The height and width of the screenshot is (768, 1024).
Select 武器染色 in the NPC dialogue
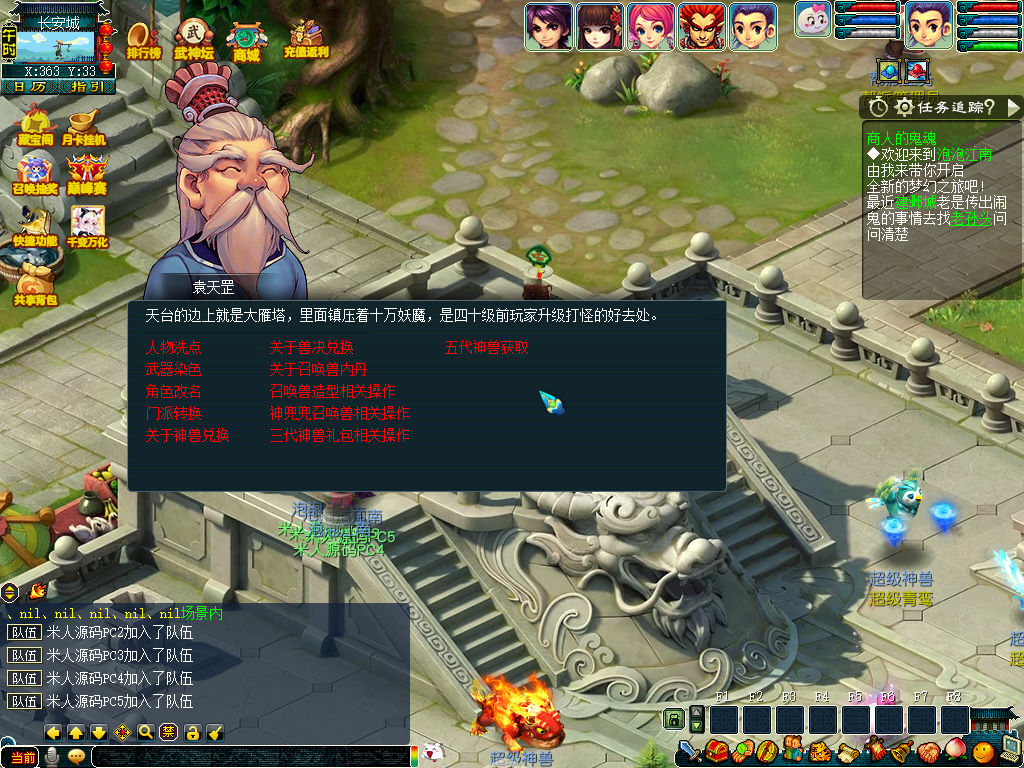pyautogui.click(x=174, y=370)
